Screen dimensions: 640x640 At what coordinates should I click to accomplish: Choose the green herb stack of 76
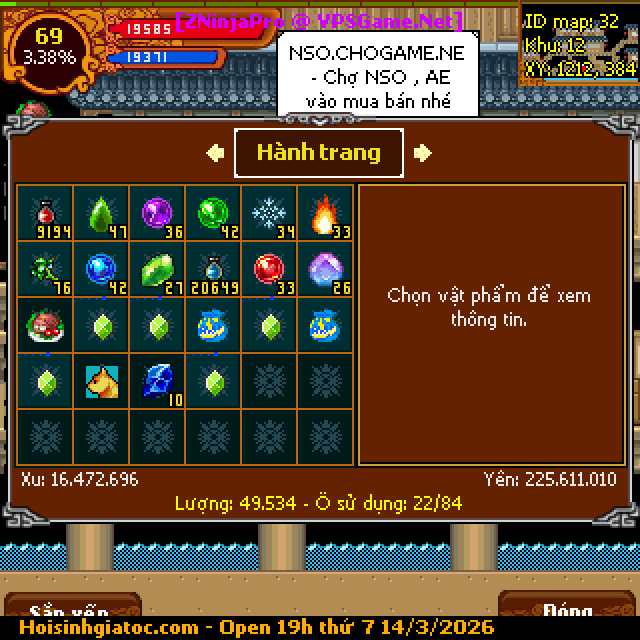45,269
